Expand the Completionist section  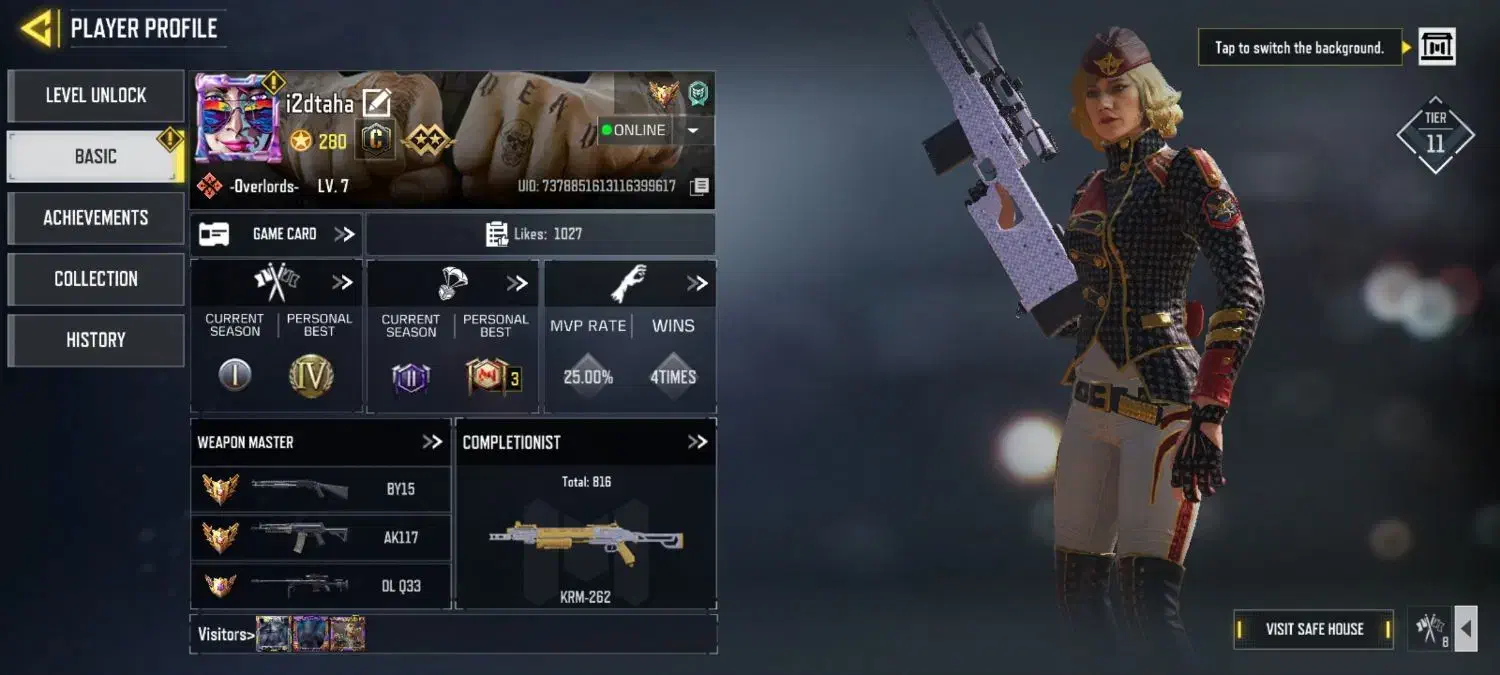[697, 442]
